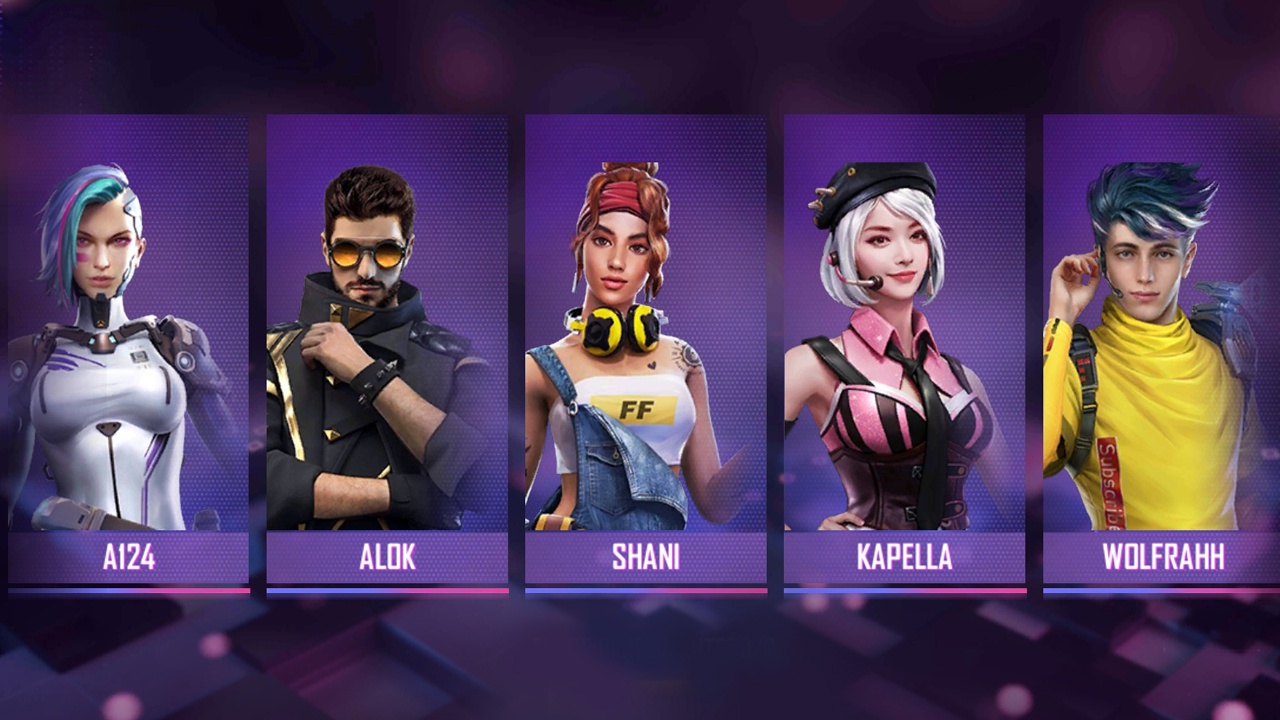
Task: Choose the Wolfrahh character card
Action: coord(1162,350)
